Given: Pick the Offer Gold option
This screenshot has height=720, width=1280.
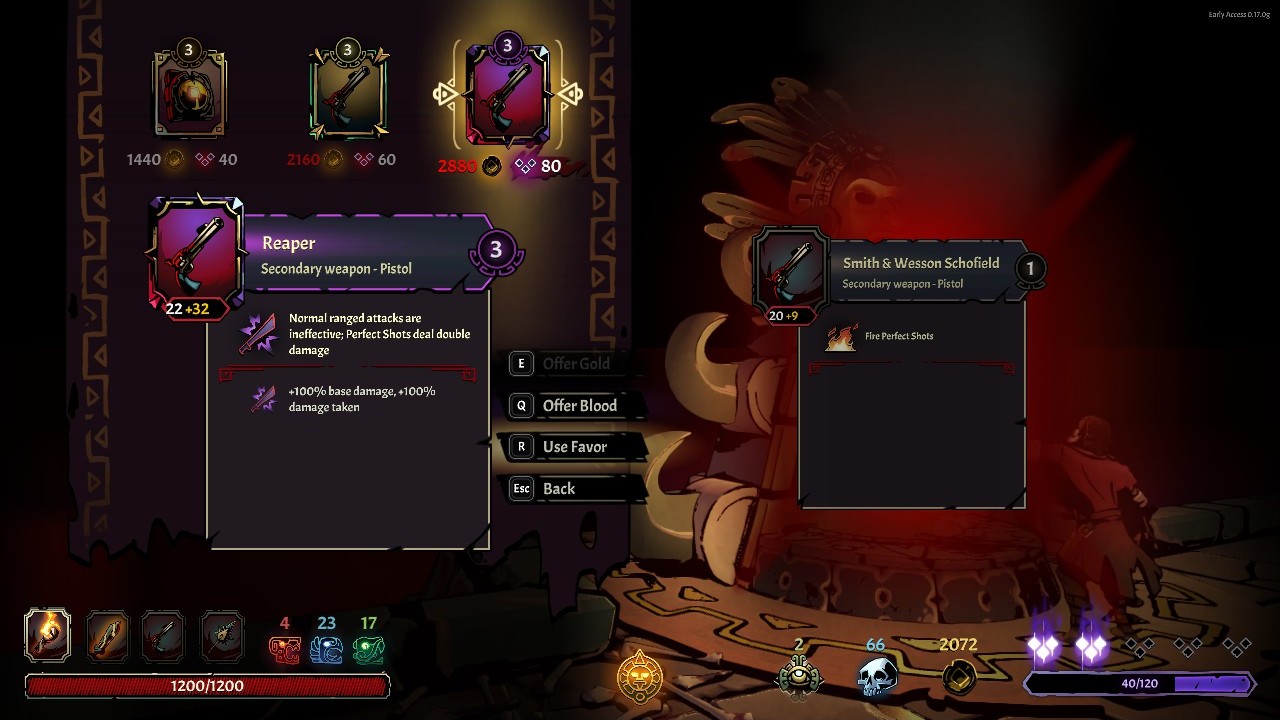Looking at the screenshot, I should click(575, 364).
